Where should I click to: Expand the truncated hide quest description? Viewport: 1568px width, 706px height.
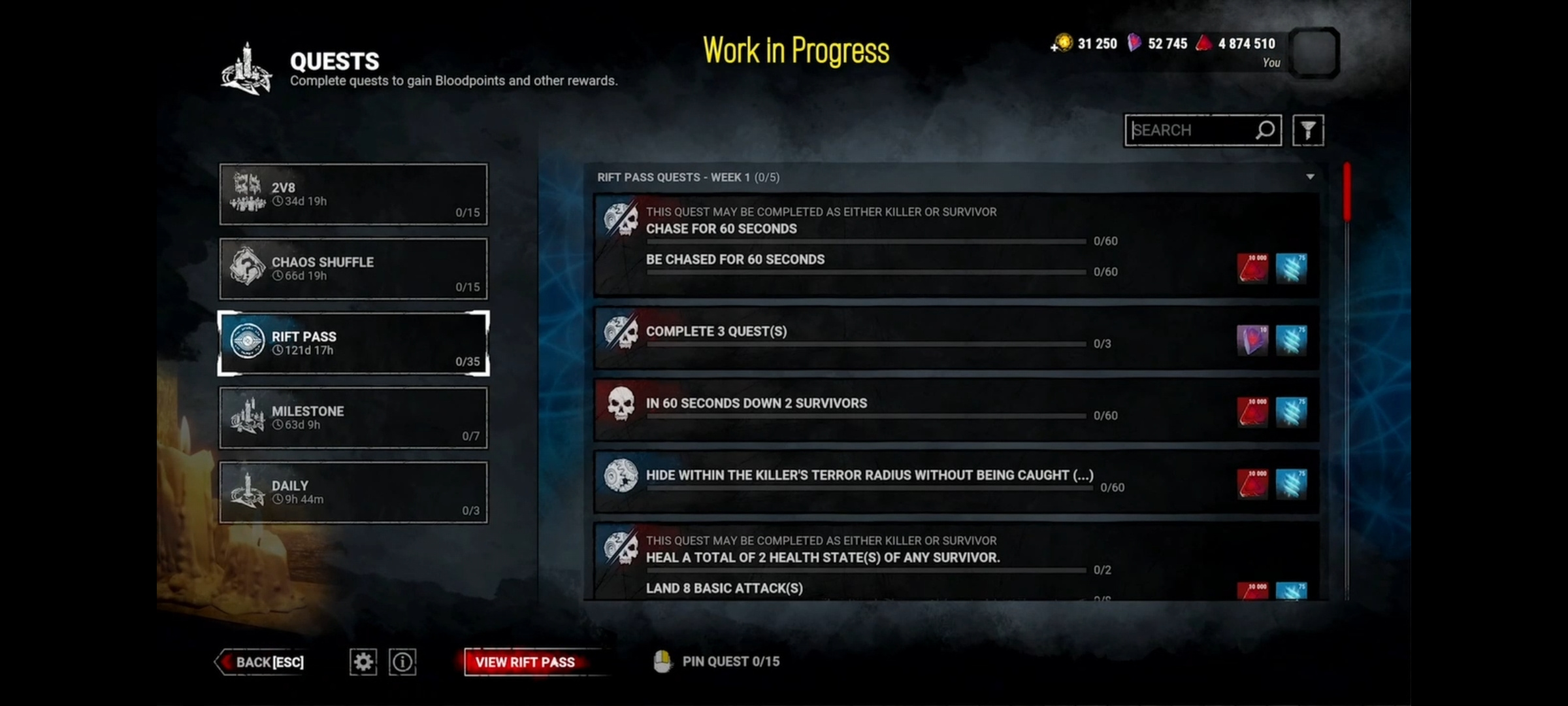click(x=1084, y=475)
